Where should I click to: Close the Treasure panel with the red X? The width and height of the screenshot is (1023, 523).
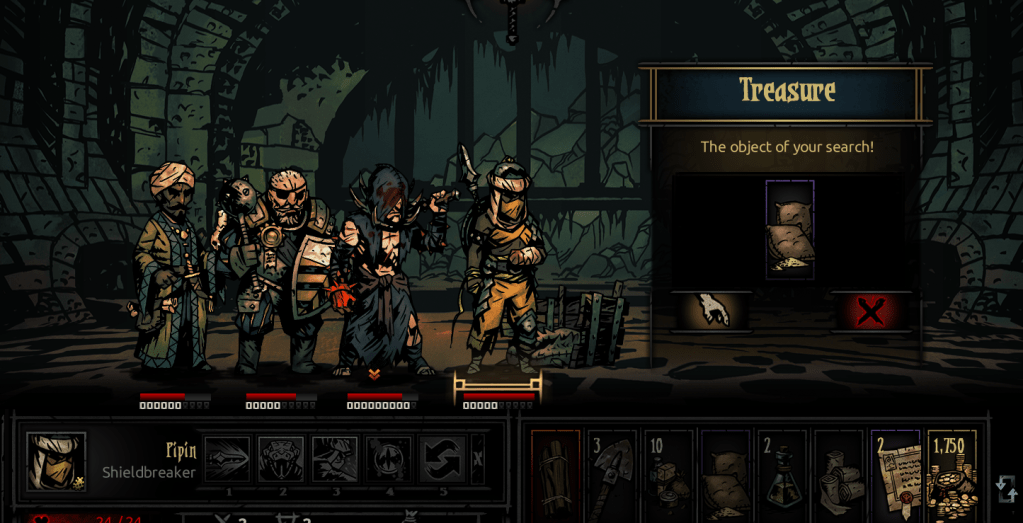coord(870,312)
